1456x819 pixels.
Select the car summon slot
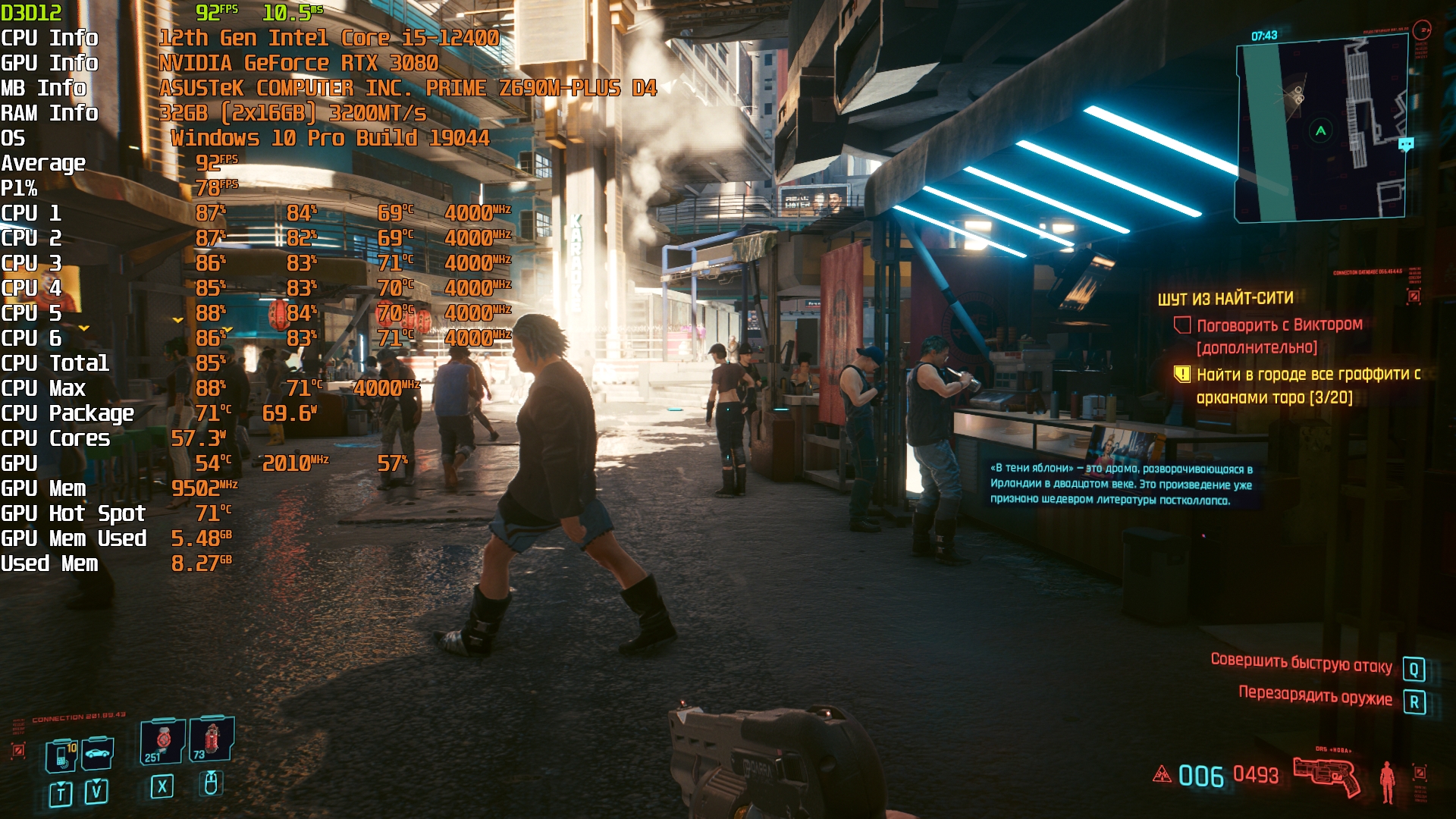click(98, 754)
